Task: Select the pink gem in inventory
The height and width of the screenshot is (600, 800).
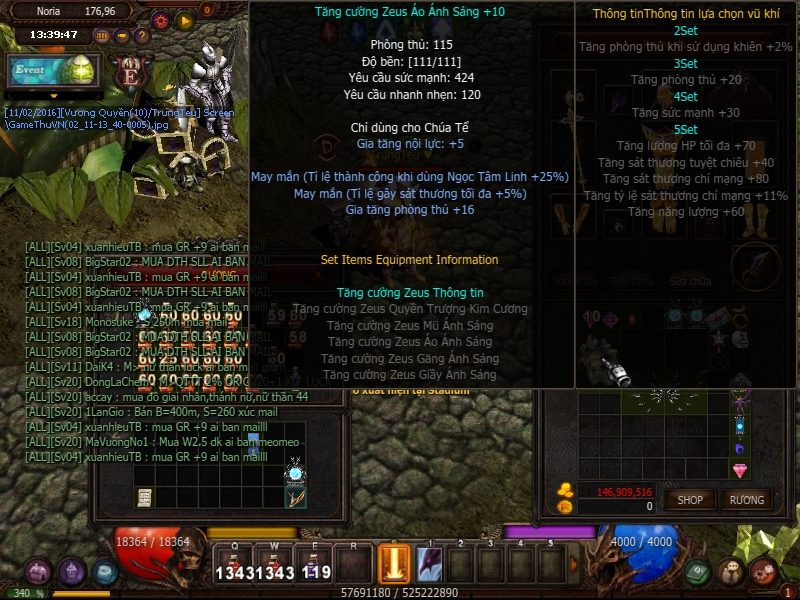Action: pos(740,470)
